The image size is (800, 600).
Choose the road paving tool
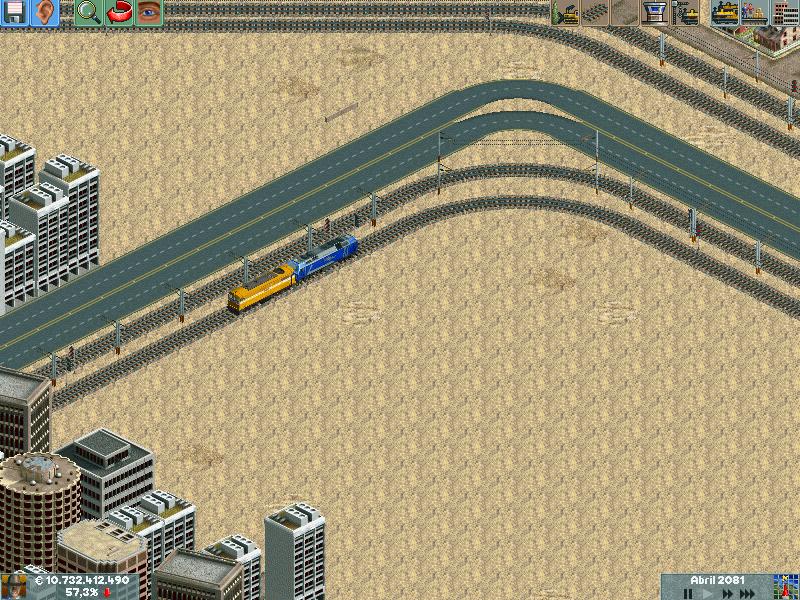pos(625,12)
